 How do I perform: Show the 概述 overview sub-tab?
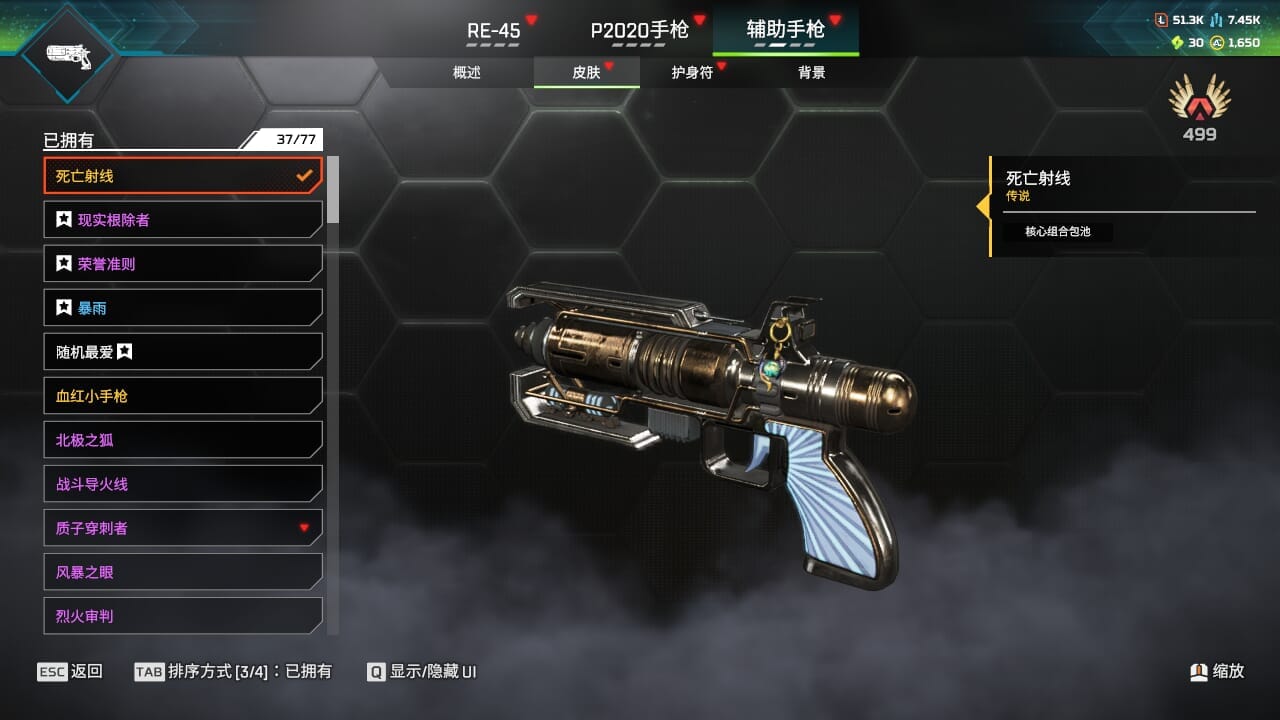tap(467, 73)
